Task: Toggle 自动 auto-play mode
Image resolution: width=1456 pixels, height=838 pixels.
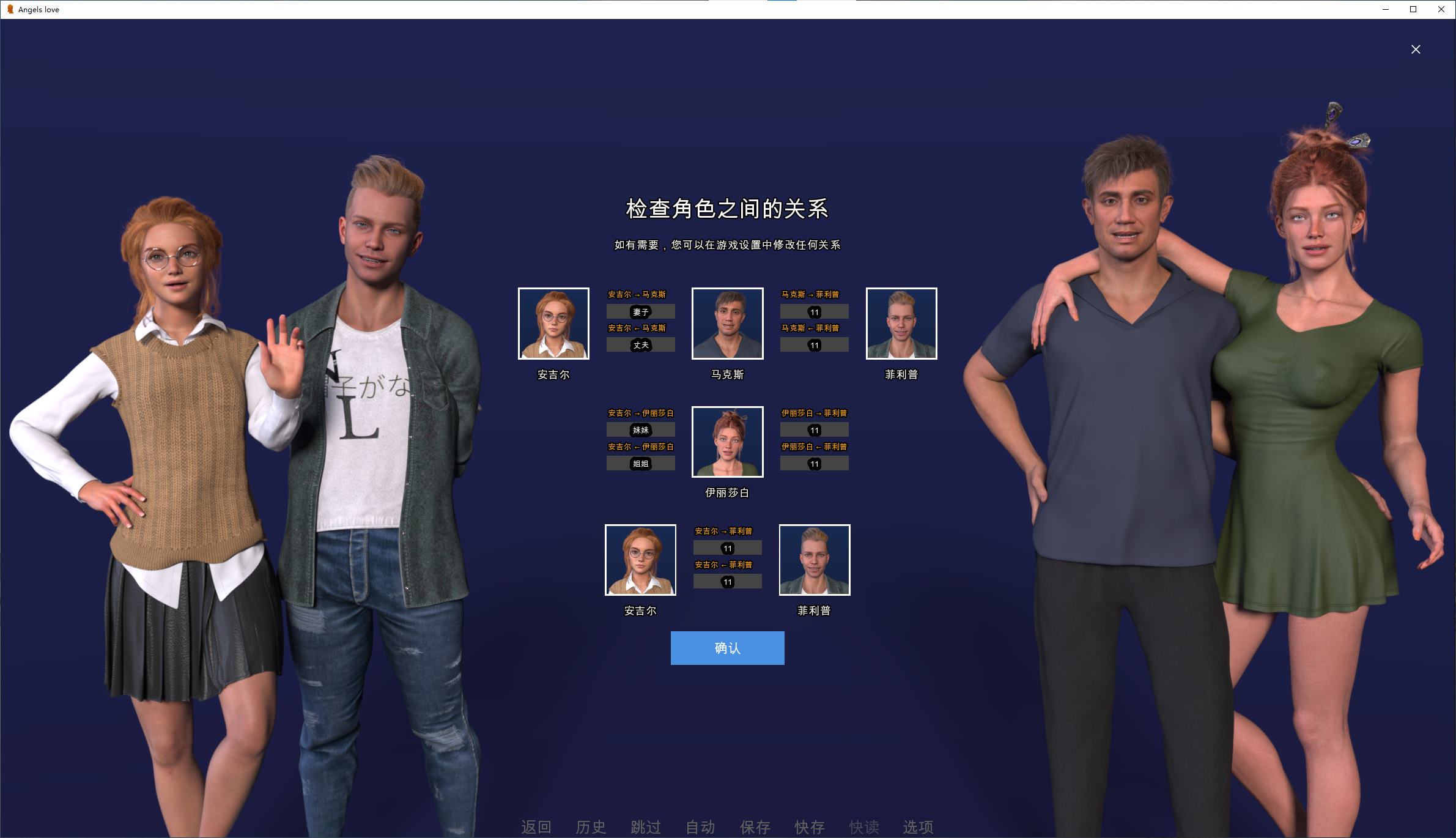Action: click(700, 827)
